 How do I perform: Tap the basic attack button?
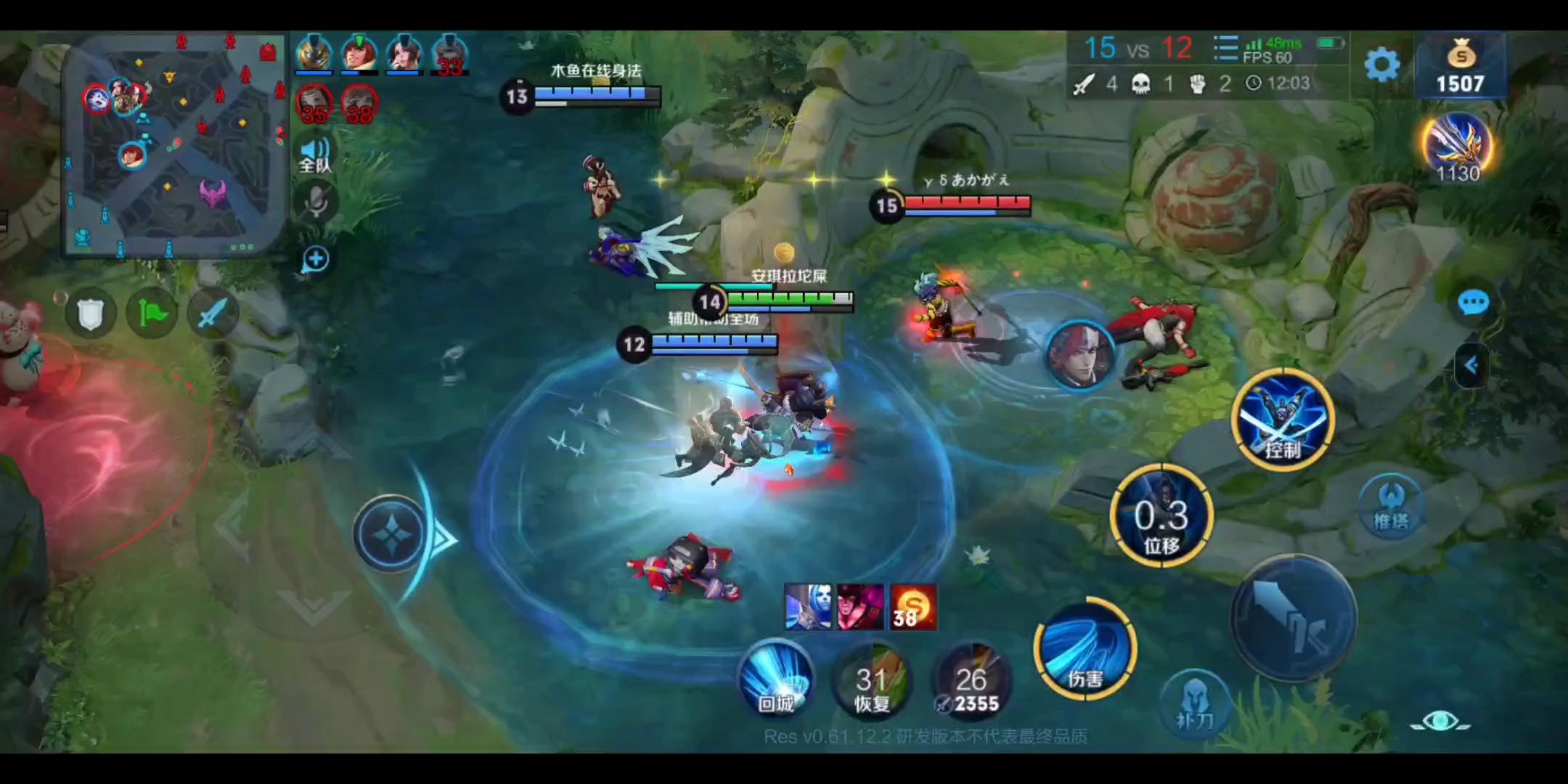(x=1293, y=618)
